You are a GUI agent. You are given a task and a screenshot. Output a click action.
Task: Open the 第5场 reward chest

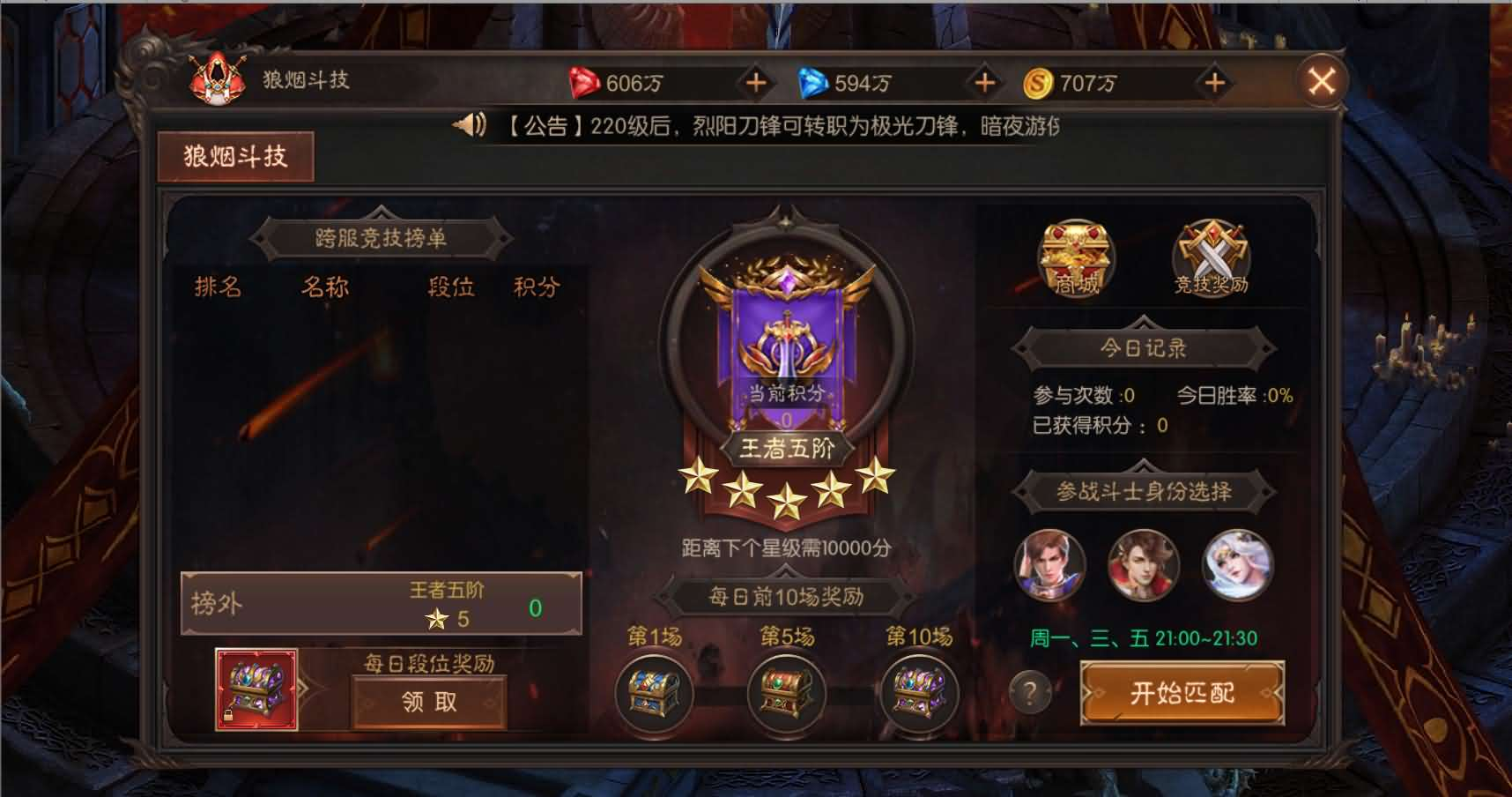(x=787, y=695)
